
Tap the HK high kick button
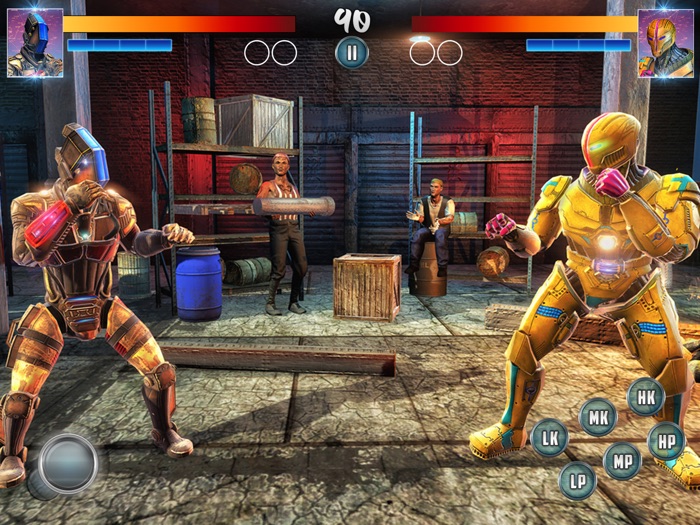click(x=646, y=397)
